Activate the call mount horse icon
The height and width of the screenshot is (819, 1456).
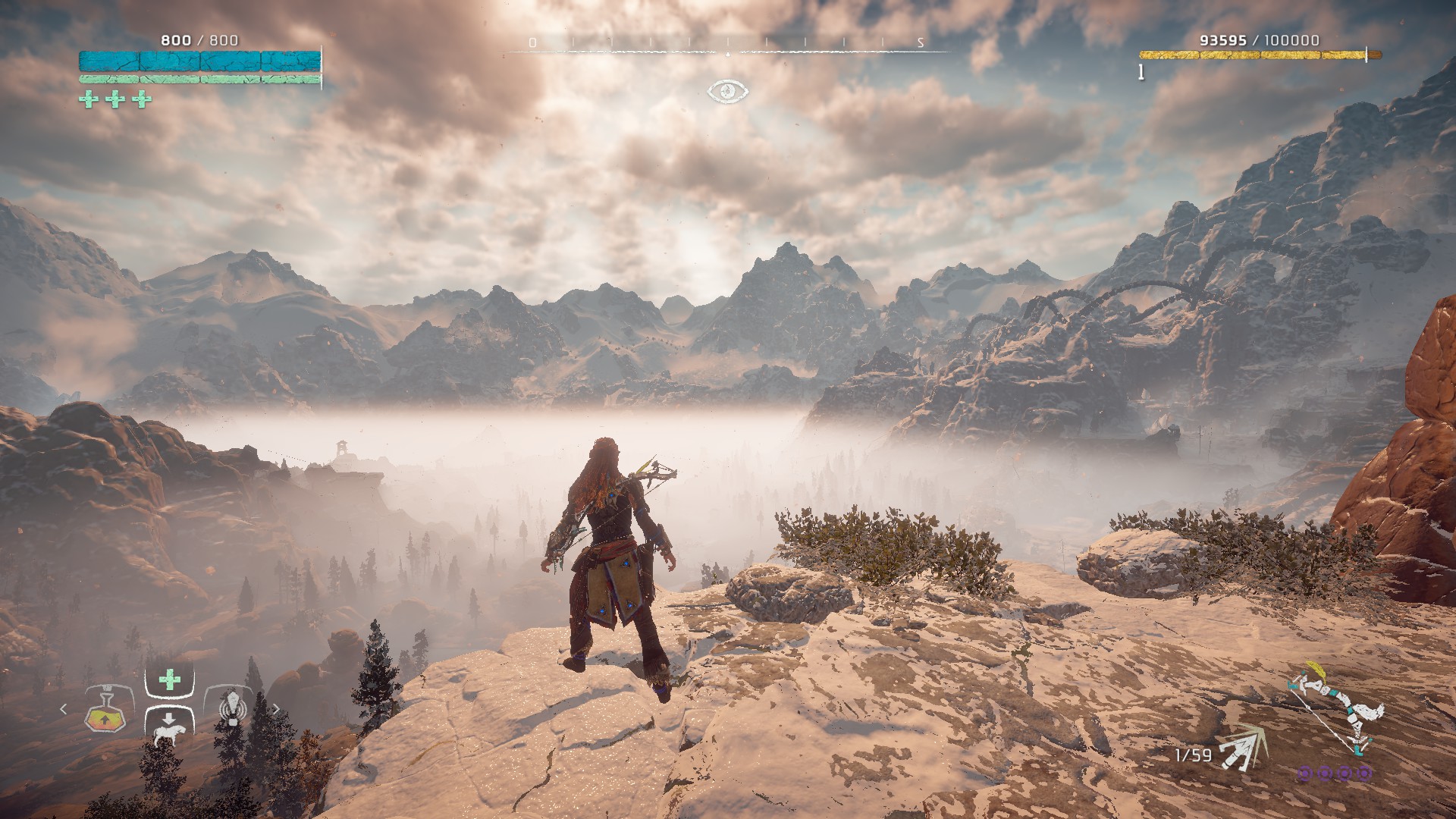point(168,731)
